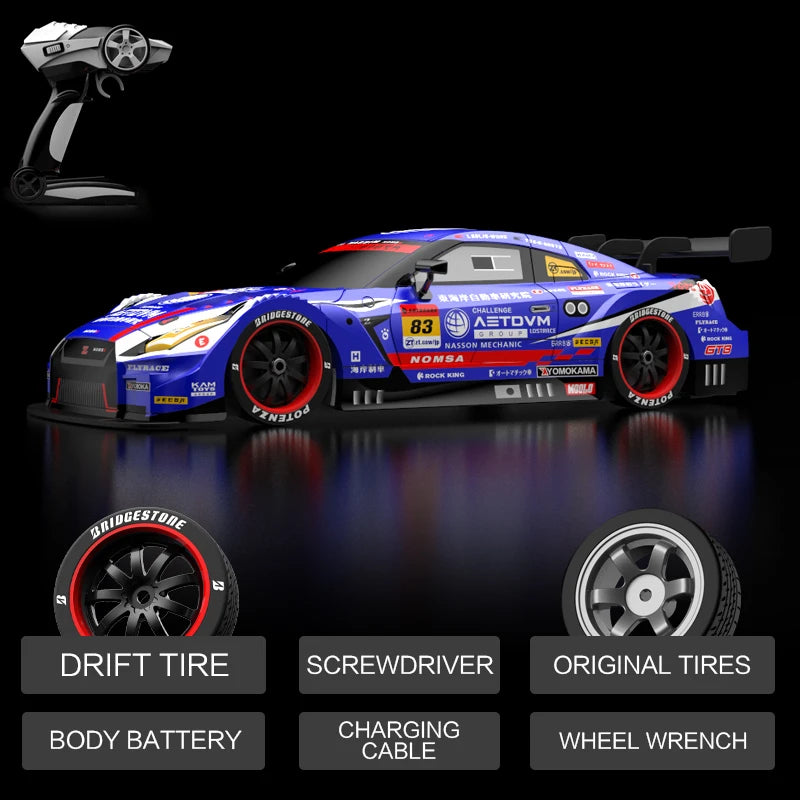Select the DRIFT TIRE label
Viewport: 800px width, 800px height.
click(144, 665)
